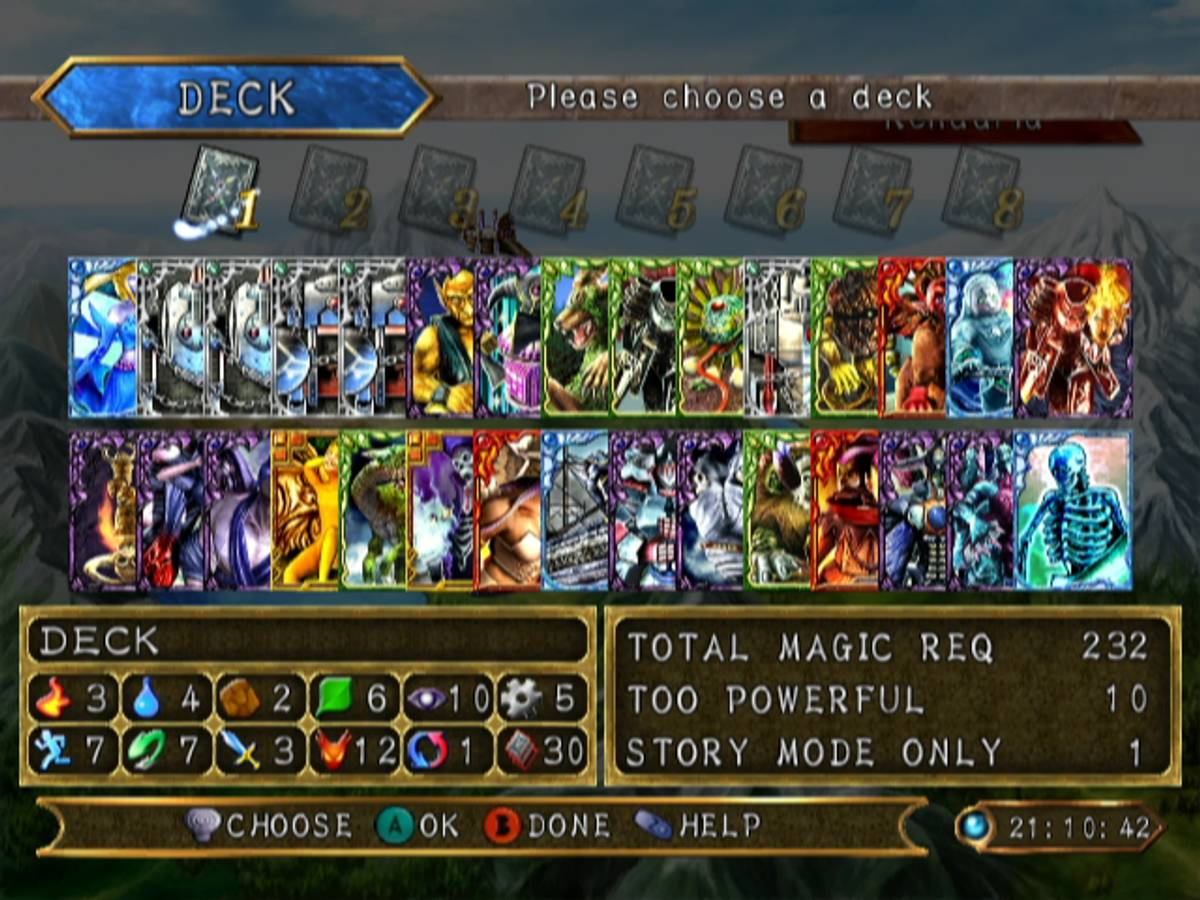Choose deck slot number 2
This screenshot has height=900, width=1200.
[x=326, y=190]
